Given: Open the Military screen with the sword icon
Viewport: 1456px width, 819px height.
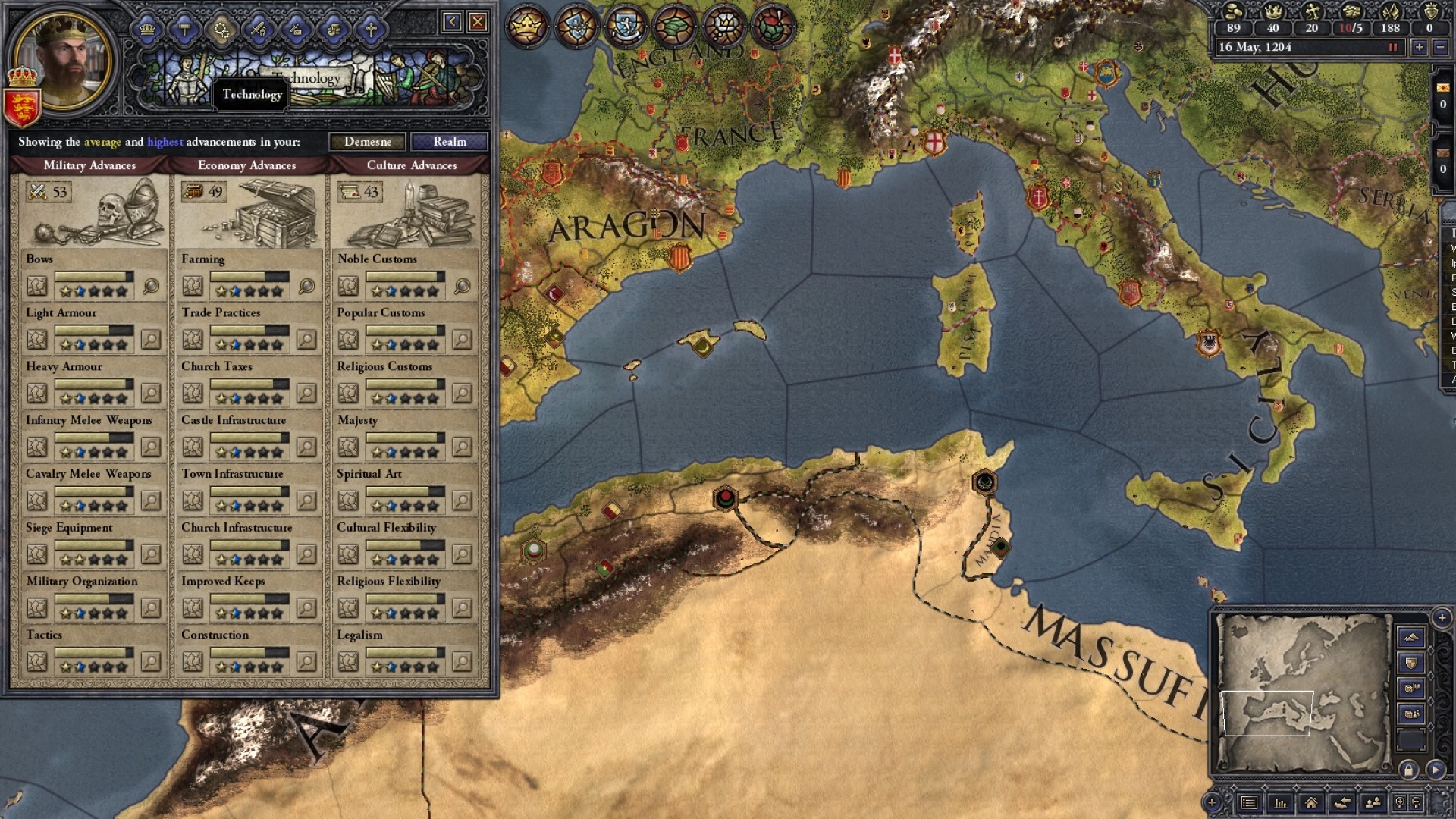Looking at the screenshot, I should coord(258,29).
